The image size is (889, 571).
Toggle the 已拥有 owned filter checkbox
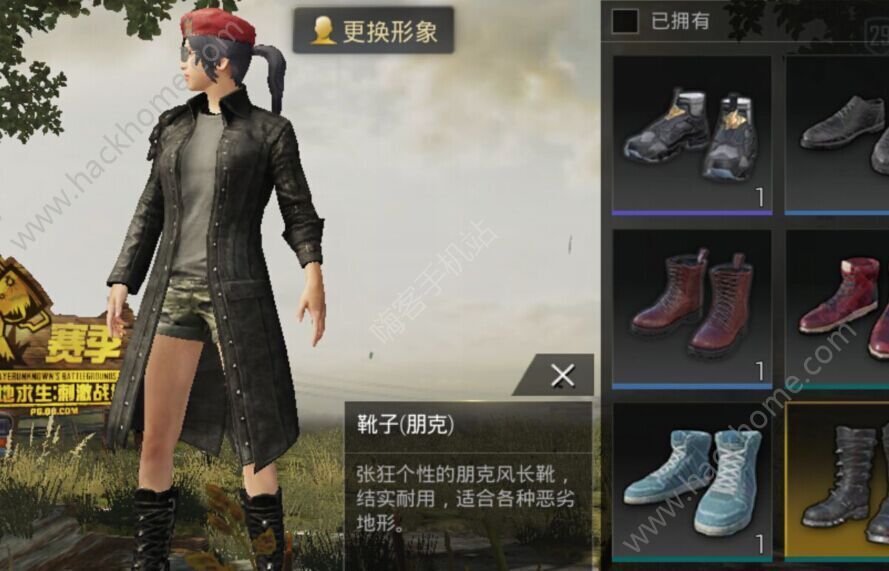625,20
